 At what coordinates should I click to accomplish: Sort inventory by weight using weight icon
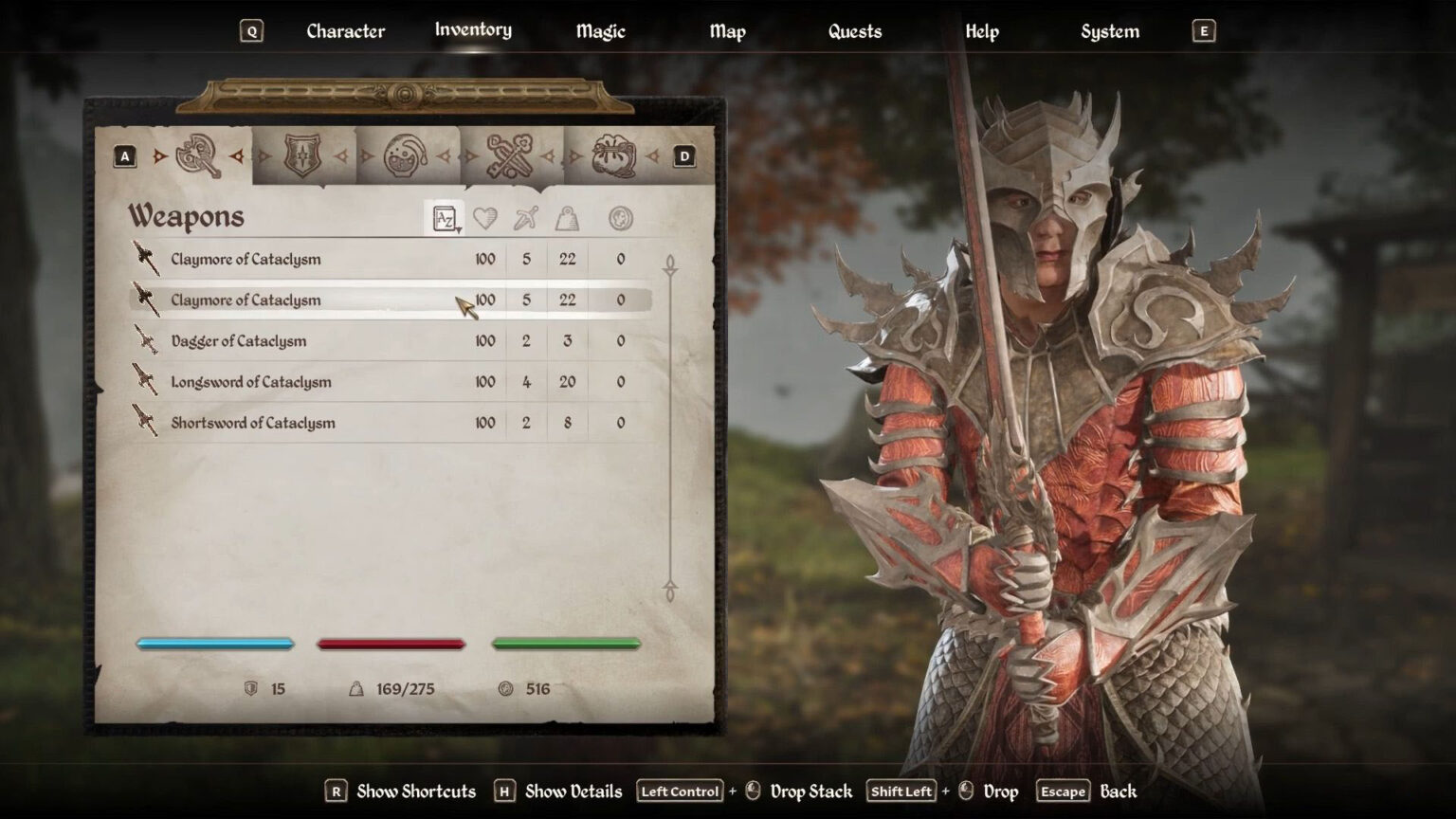[x=568, y=217]
